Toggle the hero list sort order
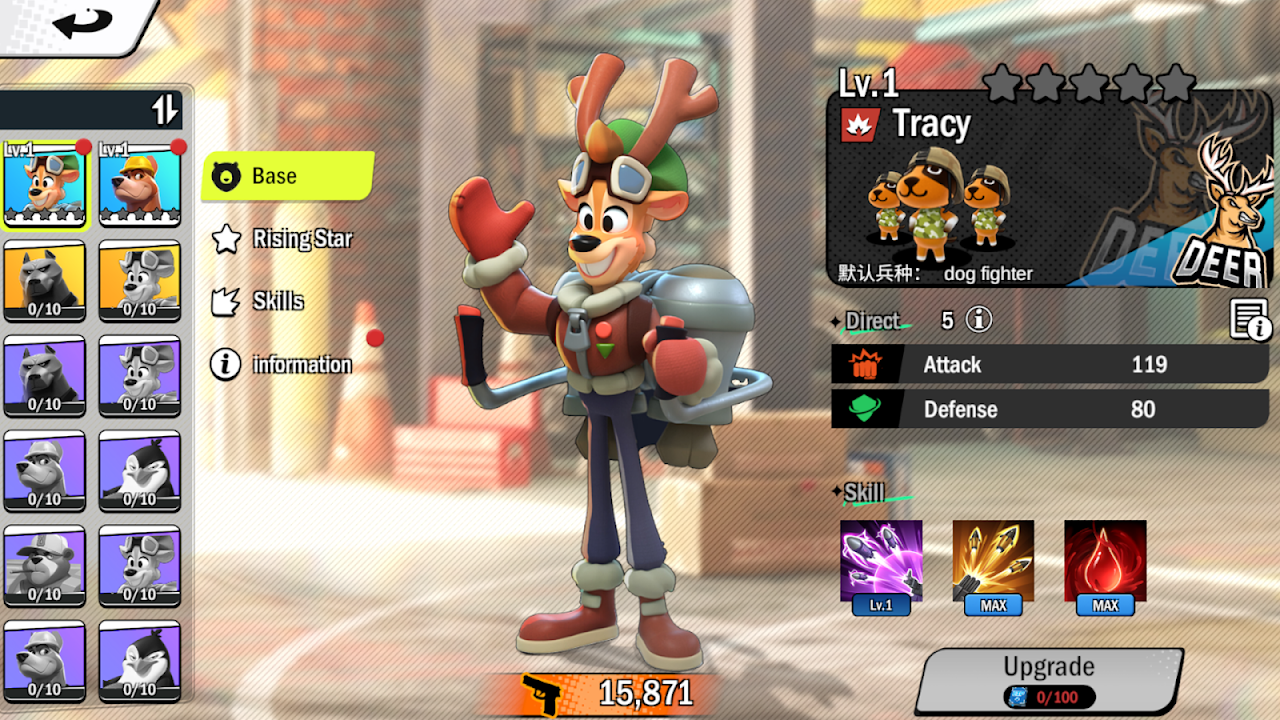Screen dimensions: 1280x720 tap(165, 109)
